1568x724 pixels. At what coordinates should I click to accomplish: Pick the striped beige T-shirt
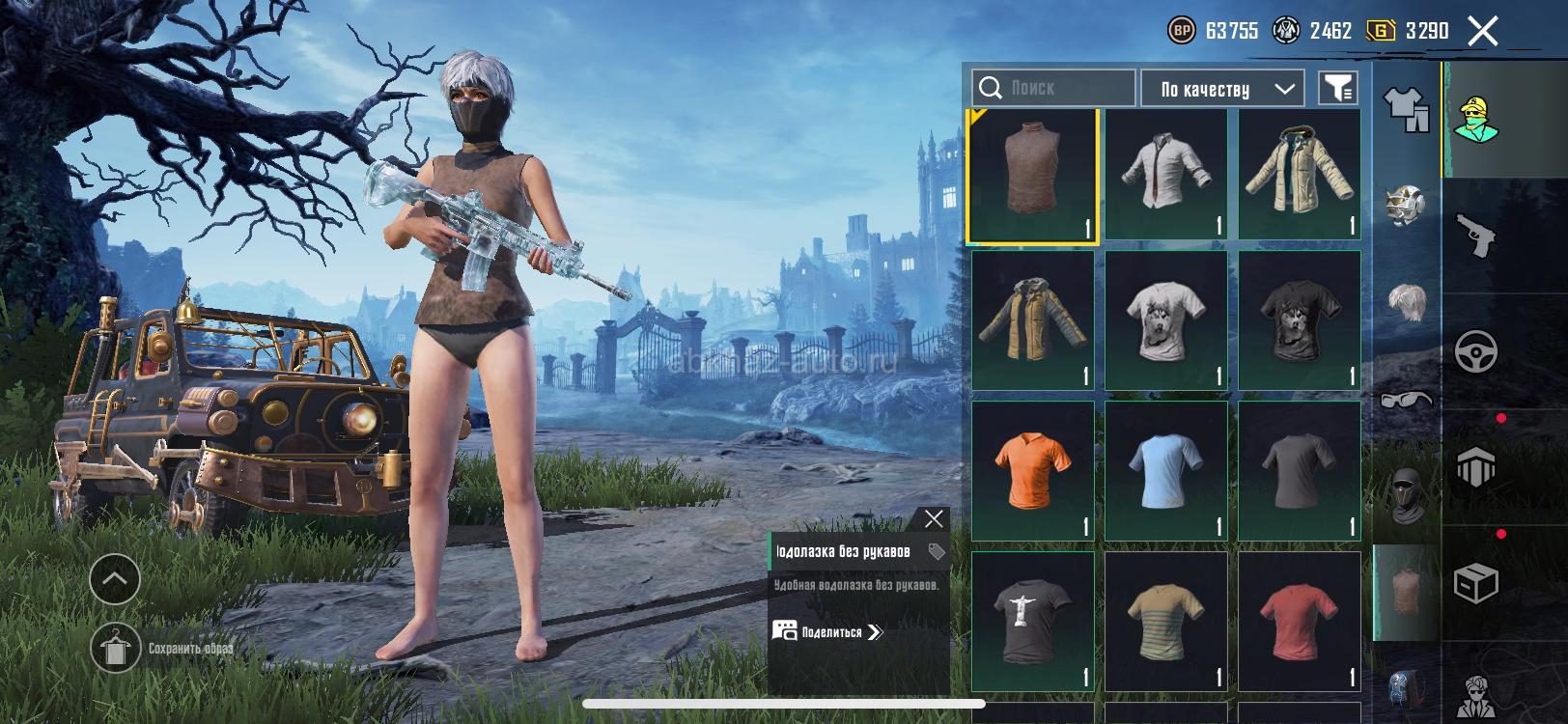pos(1165,621)
